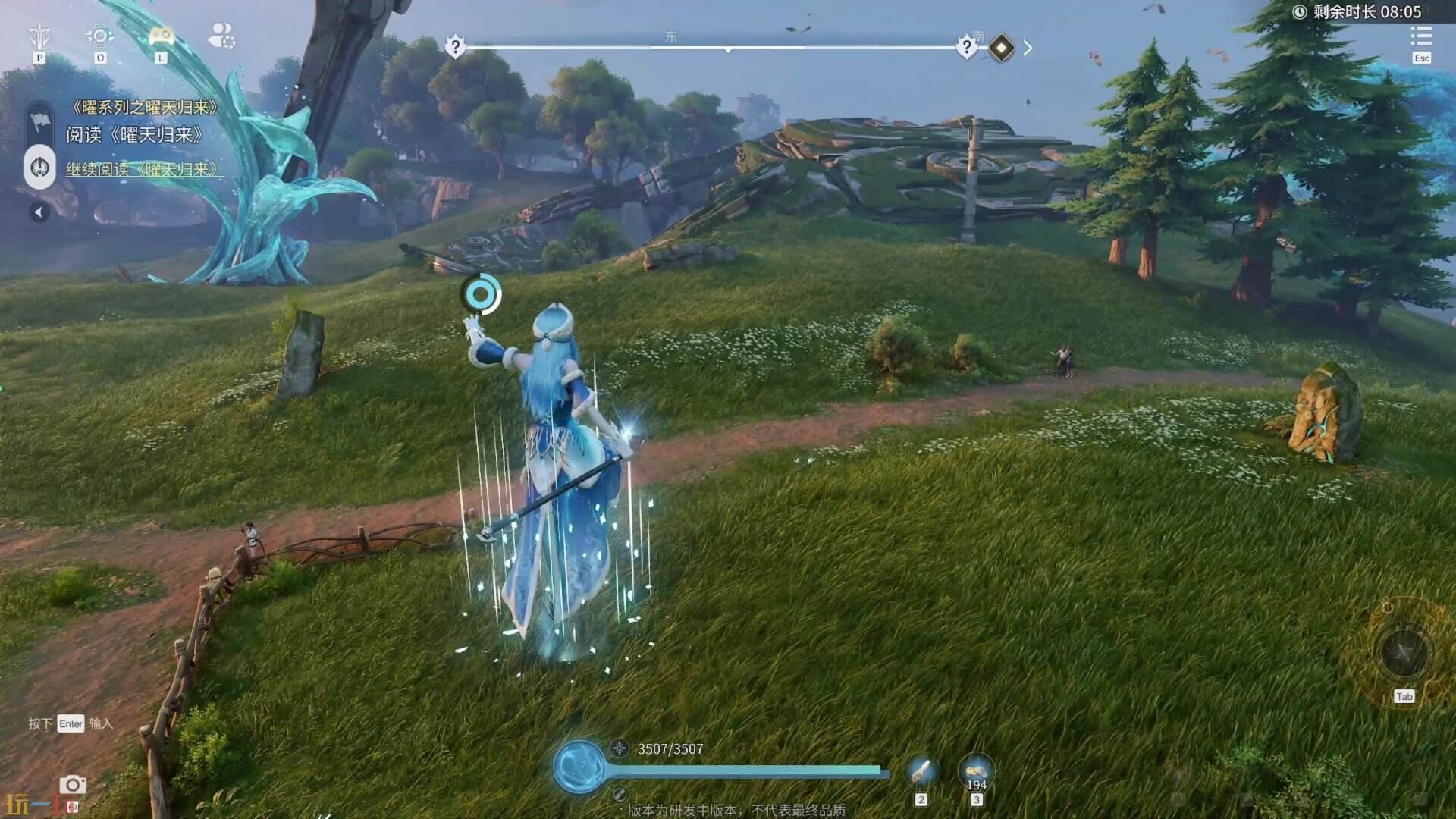This screenshot has width=1456, height=819.
Task: Click the 继续阅读《曜天归来》 quest link
Action: pos(143,169)
